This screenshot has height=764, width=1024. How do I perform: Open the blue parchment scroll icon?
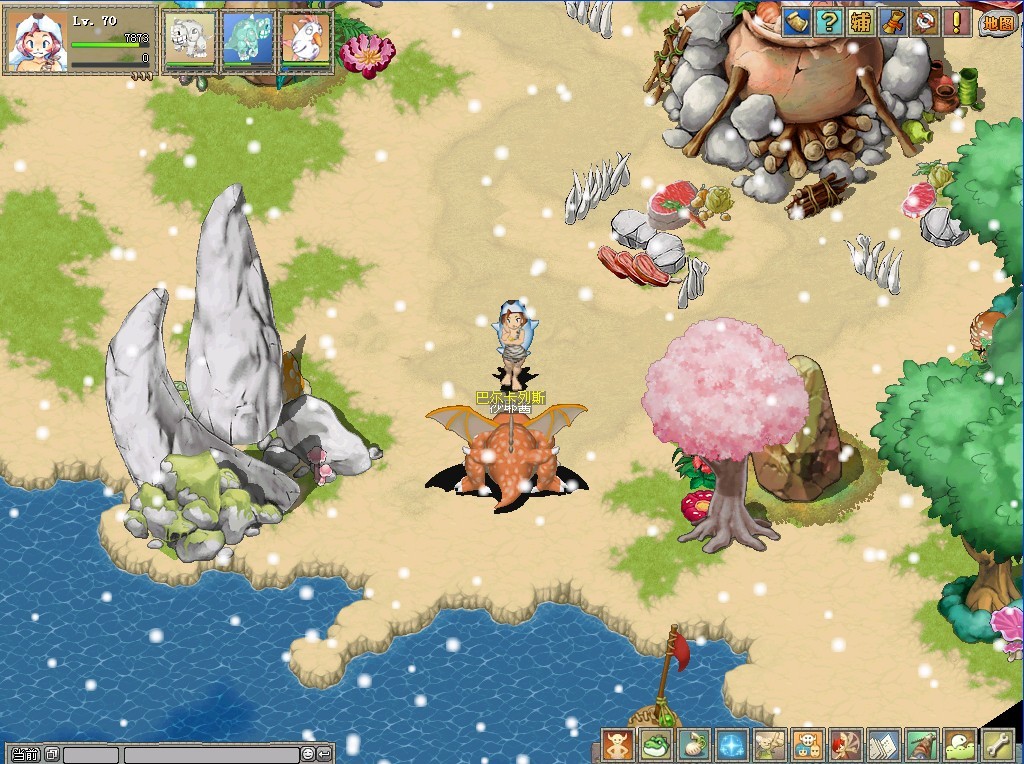(x=796, y=22)
